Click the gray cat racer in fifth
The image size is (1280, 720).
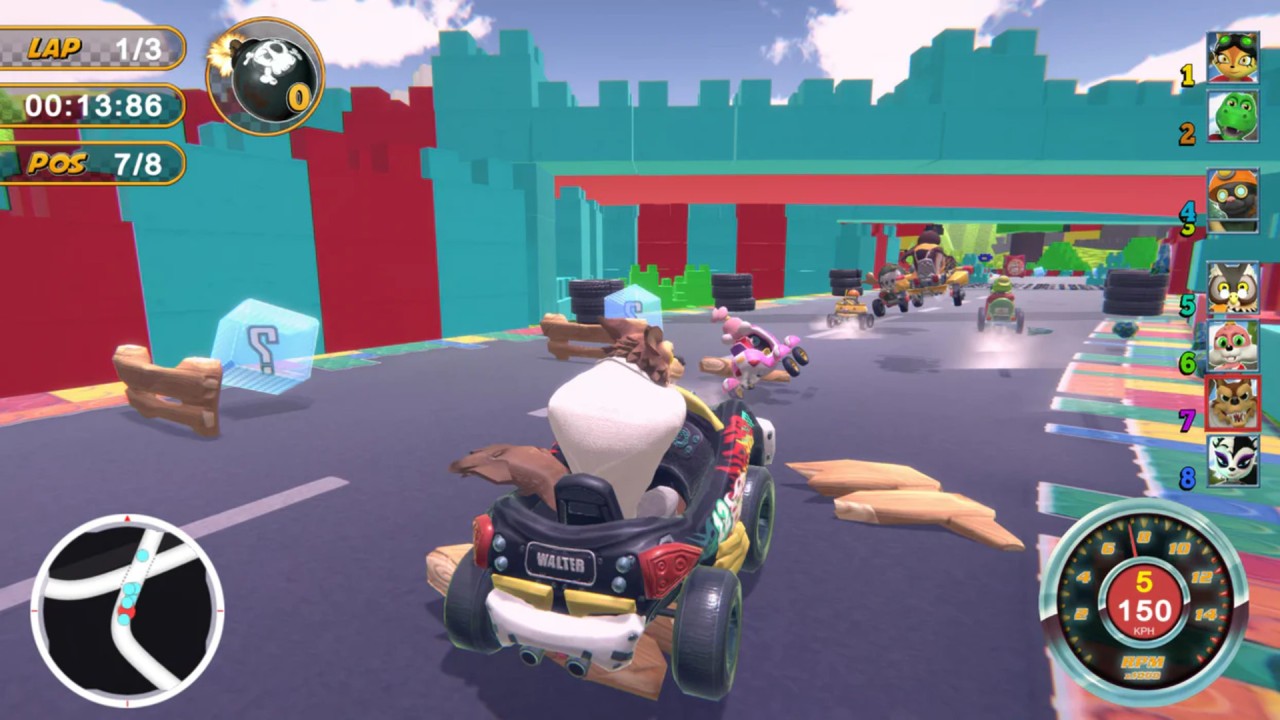coord(1231,287)
